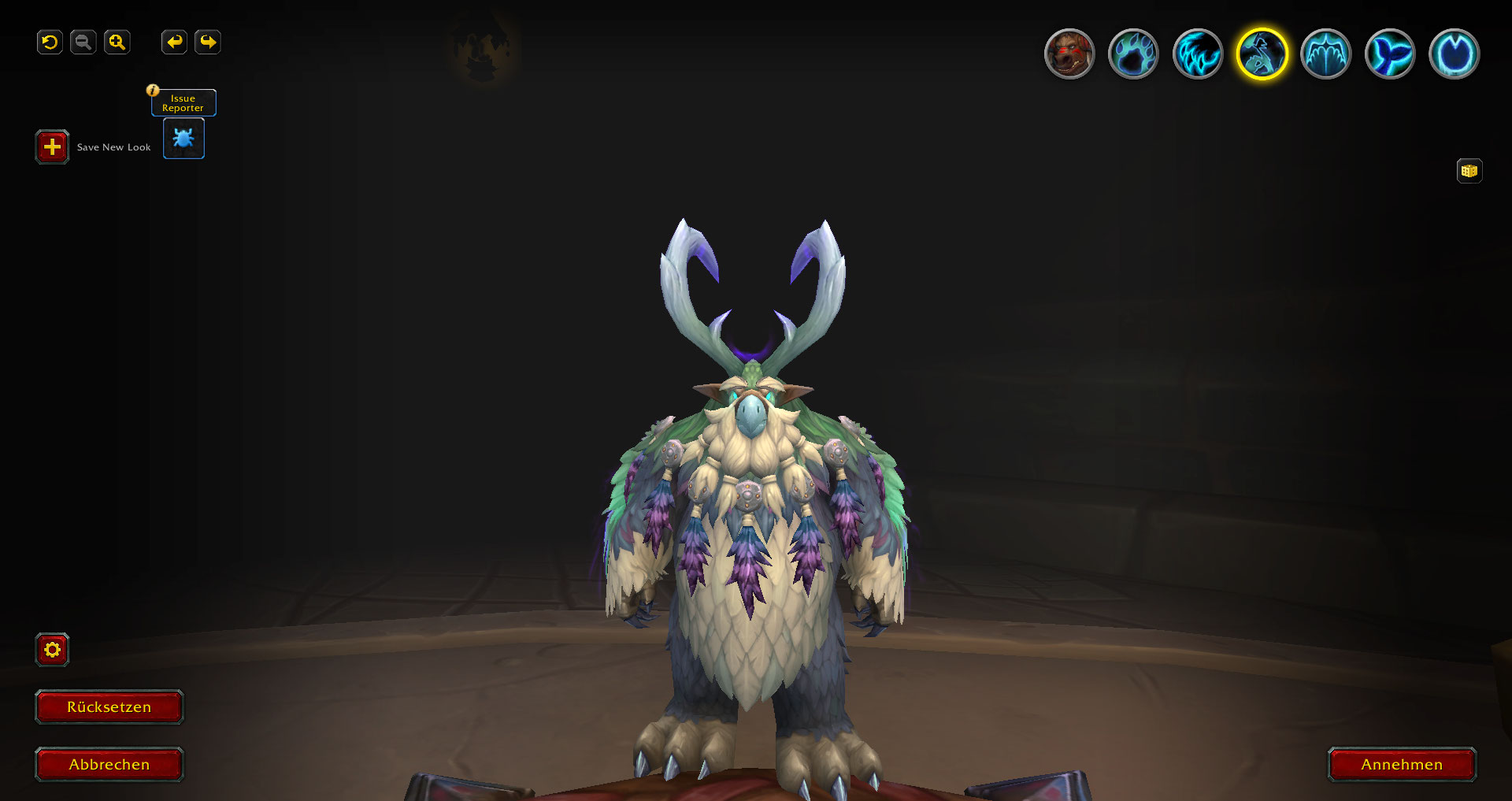1512x801 pixels.
Task: Cancel with the Abbrechen button
Action: (109, 764)
